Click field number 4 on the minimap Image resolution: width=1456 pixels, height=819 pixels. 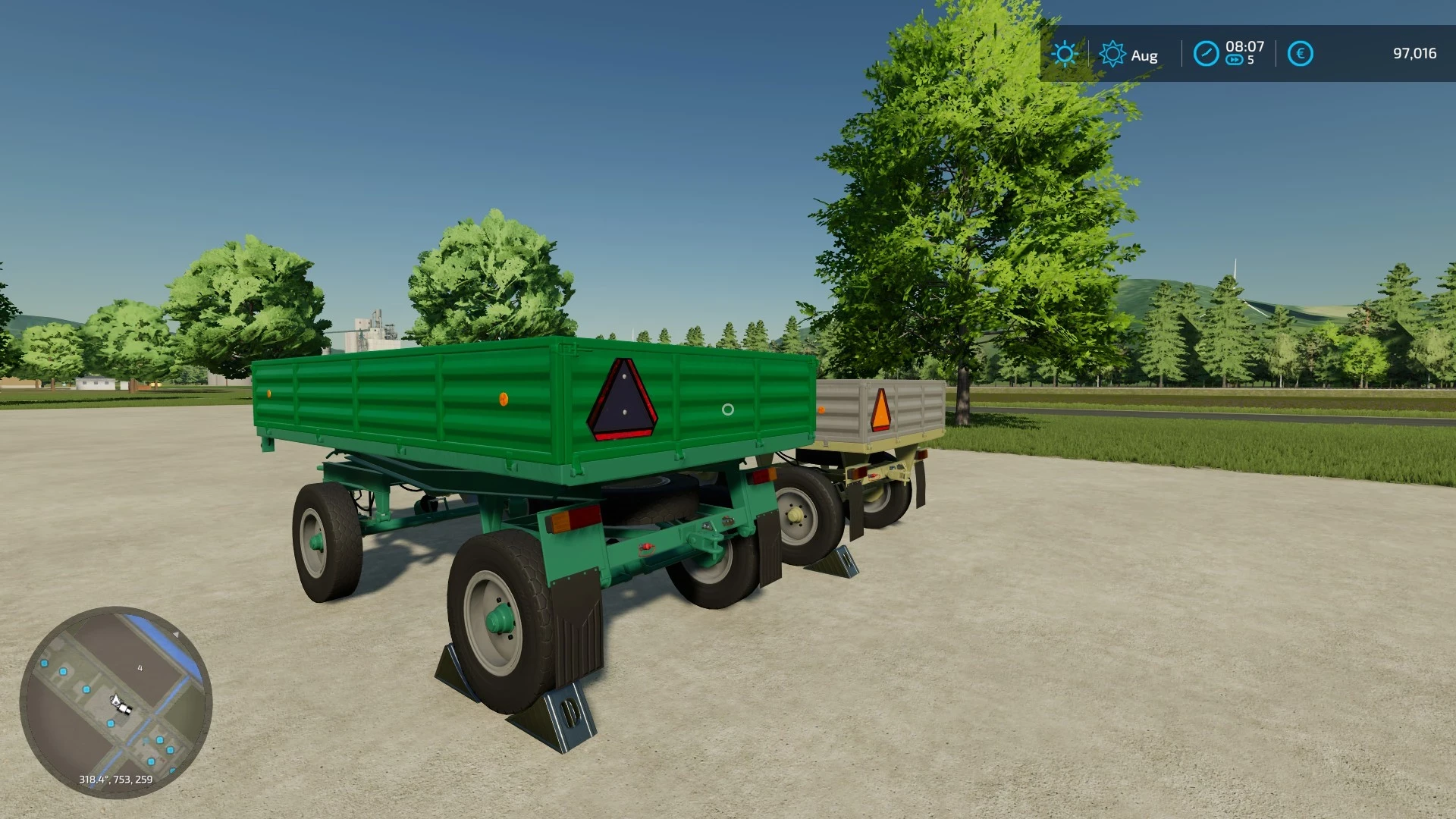pos(140,667)
